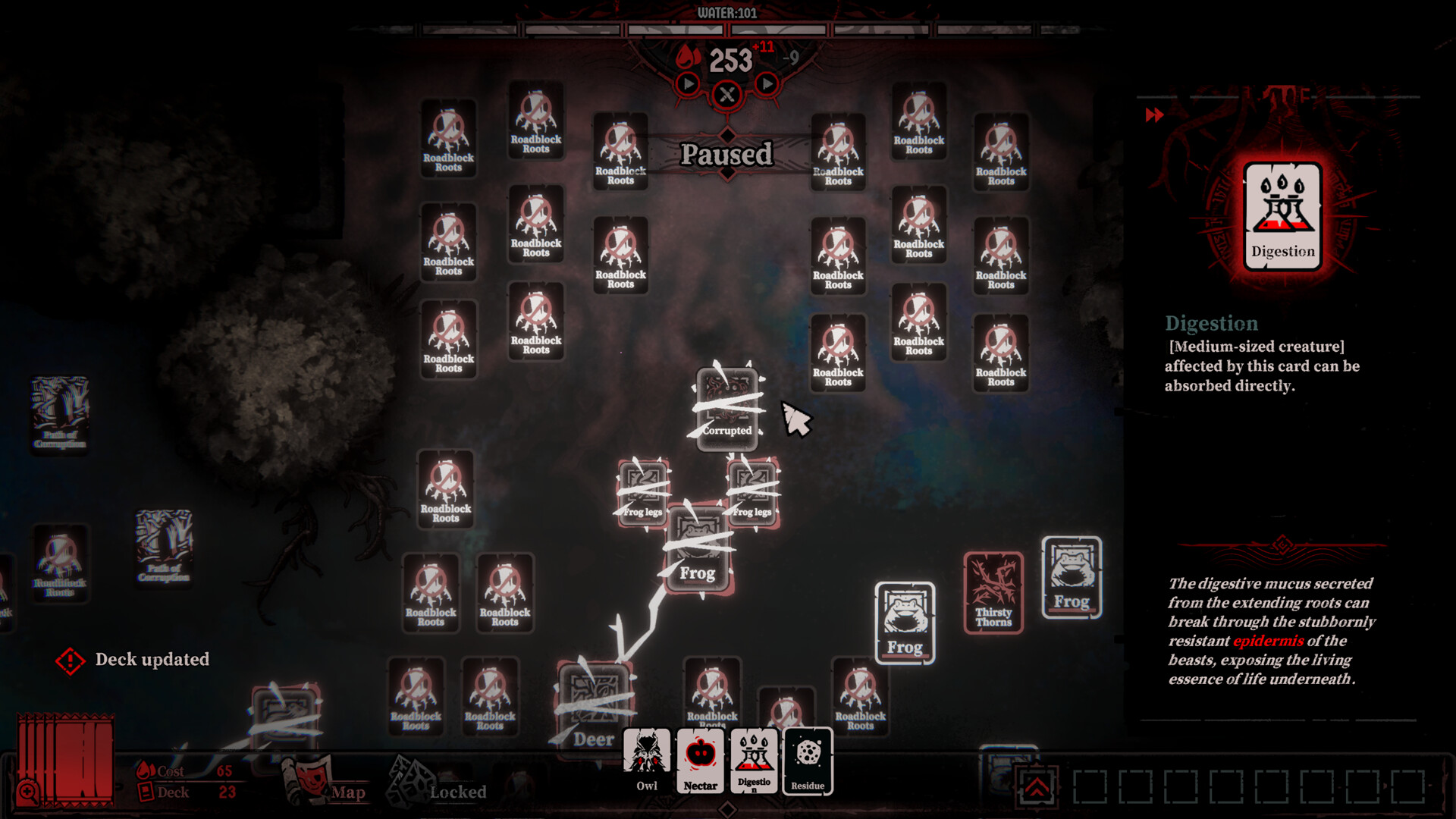This screenshot has height=819, width=1456.
Task: Resume the game with the right play button
Action: coord(767,86)
